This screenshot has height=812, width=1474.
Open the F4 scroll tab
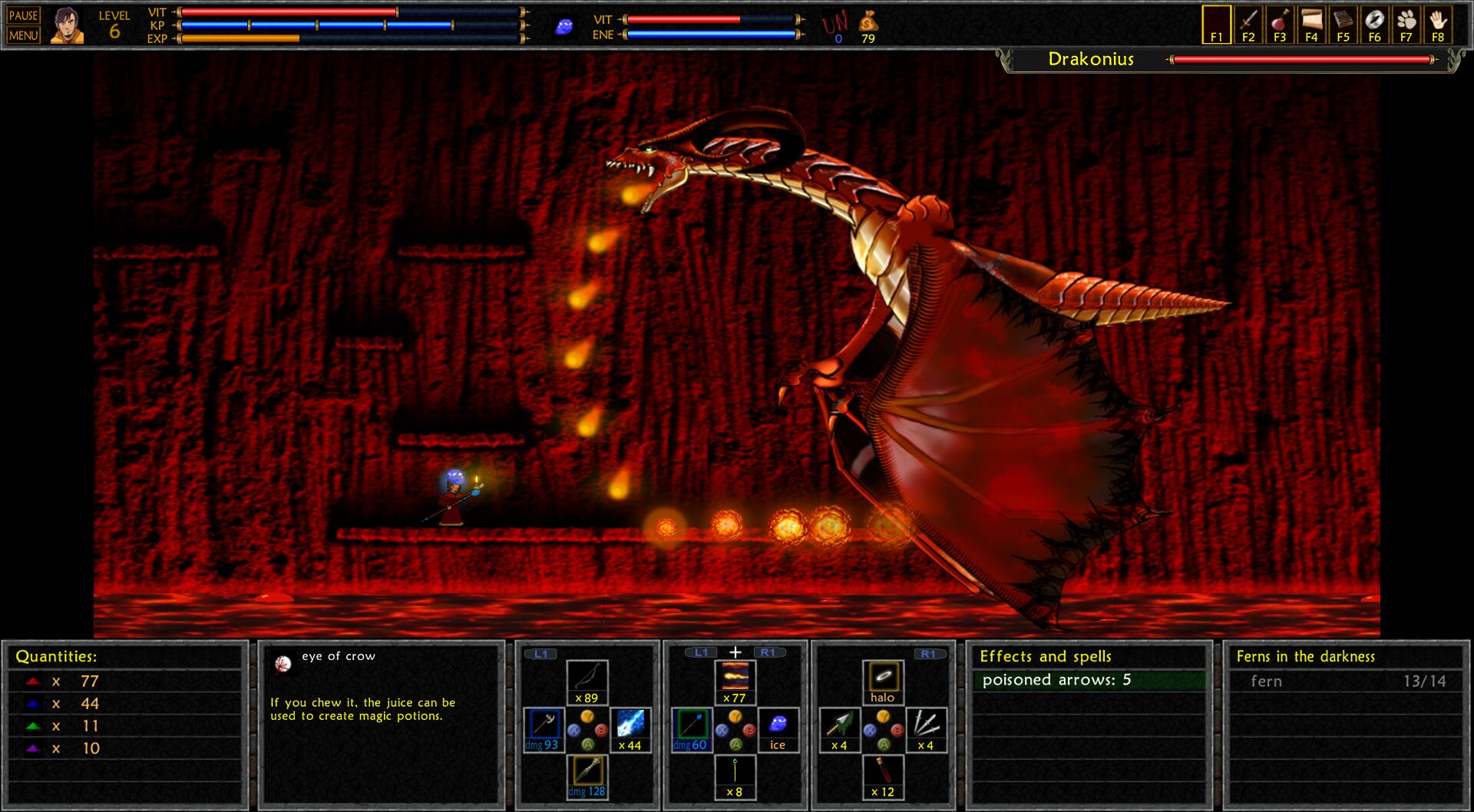(1311, 25)
